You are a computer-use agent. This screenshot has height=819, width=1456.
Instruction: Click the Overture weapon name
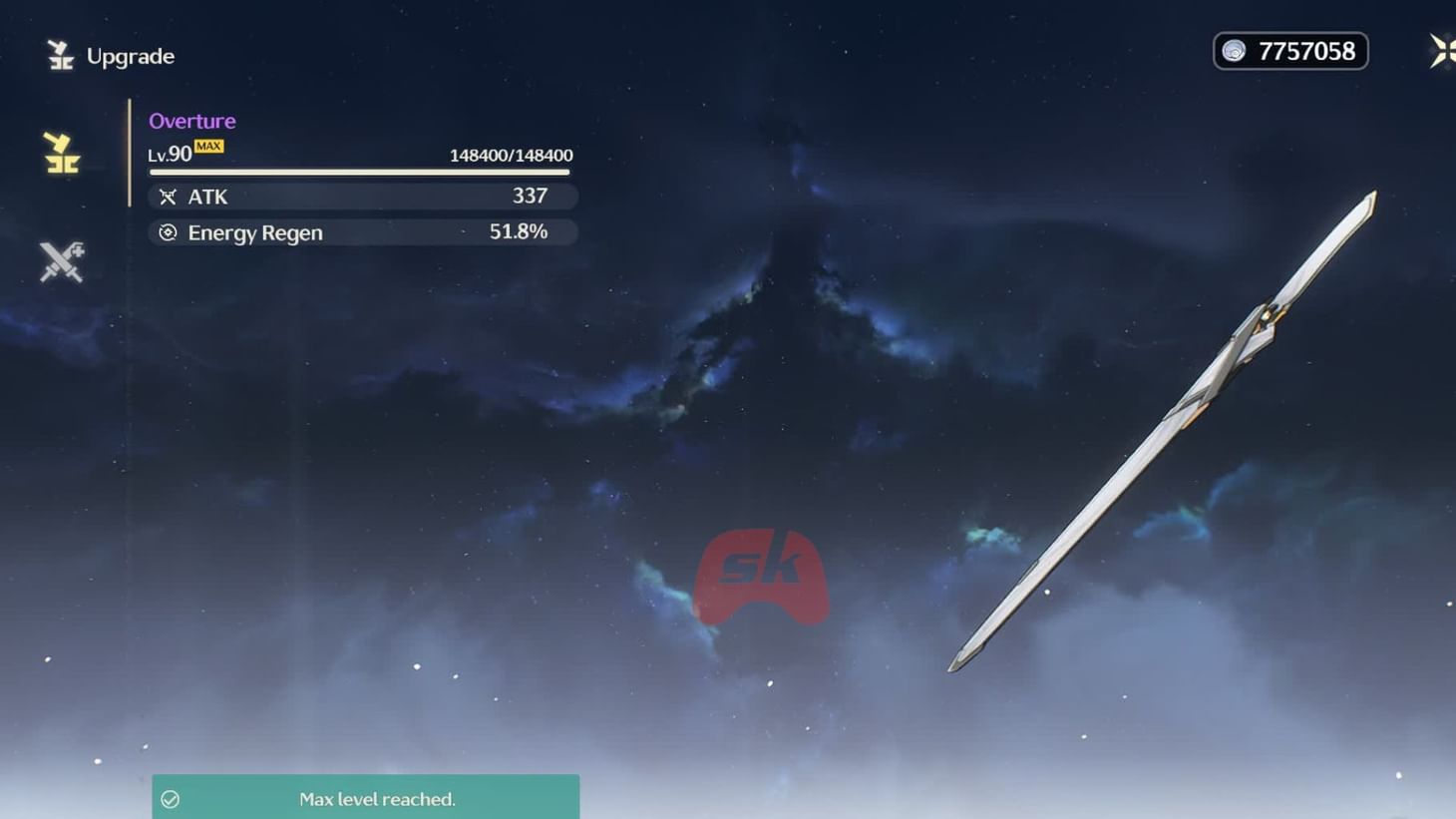(x=192, y=121)
